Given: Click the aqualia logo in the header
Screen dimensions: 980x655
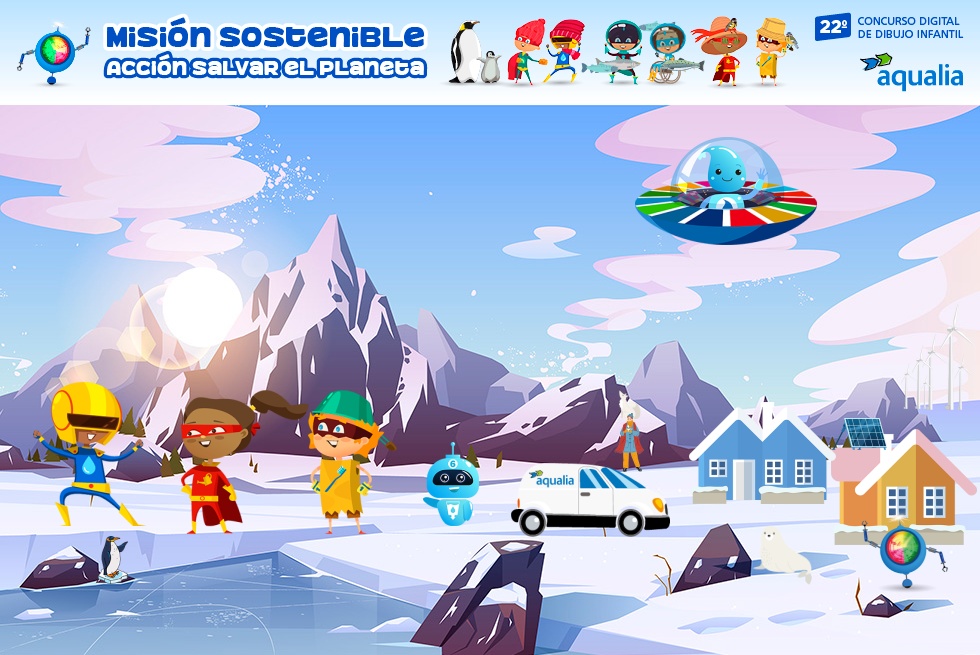Looking at the screenshot, I should pyautogui.click(x=911, y=71).
